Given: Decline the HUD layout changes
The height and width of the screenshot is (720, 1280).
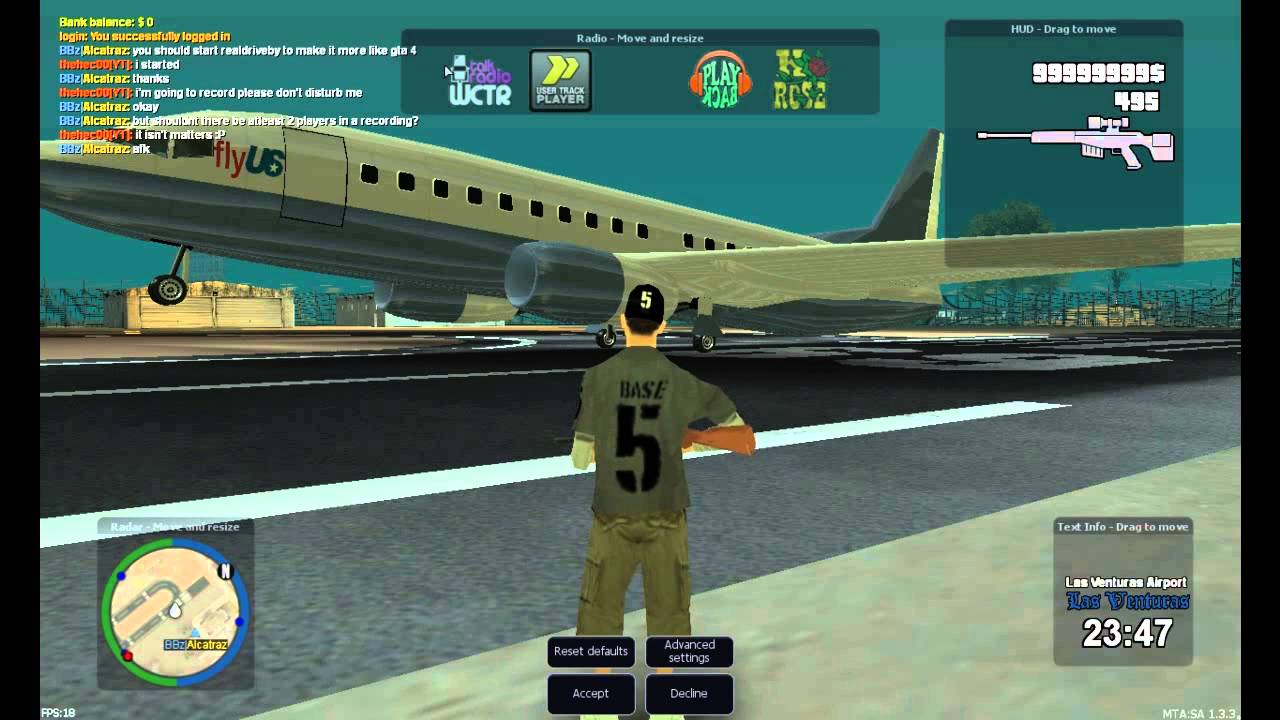Looking at the screenshot, I should click(688, 693).
